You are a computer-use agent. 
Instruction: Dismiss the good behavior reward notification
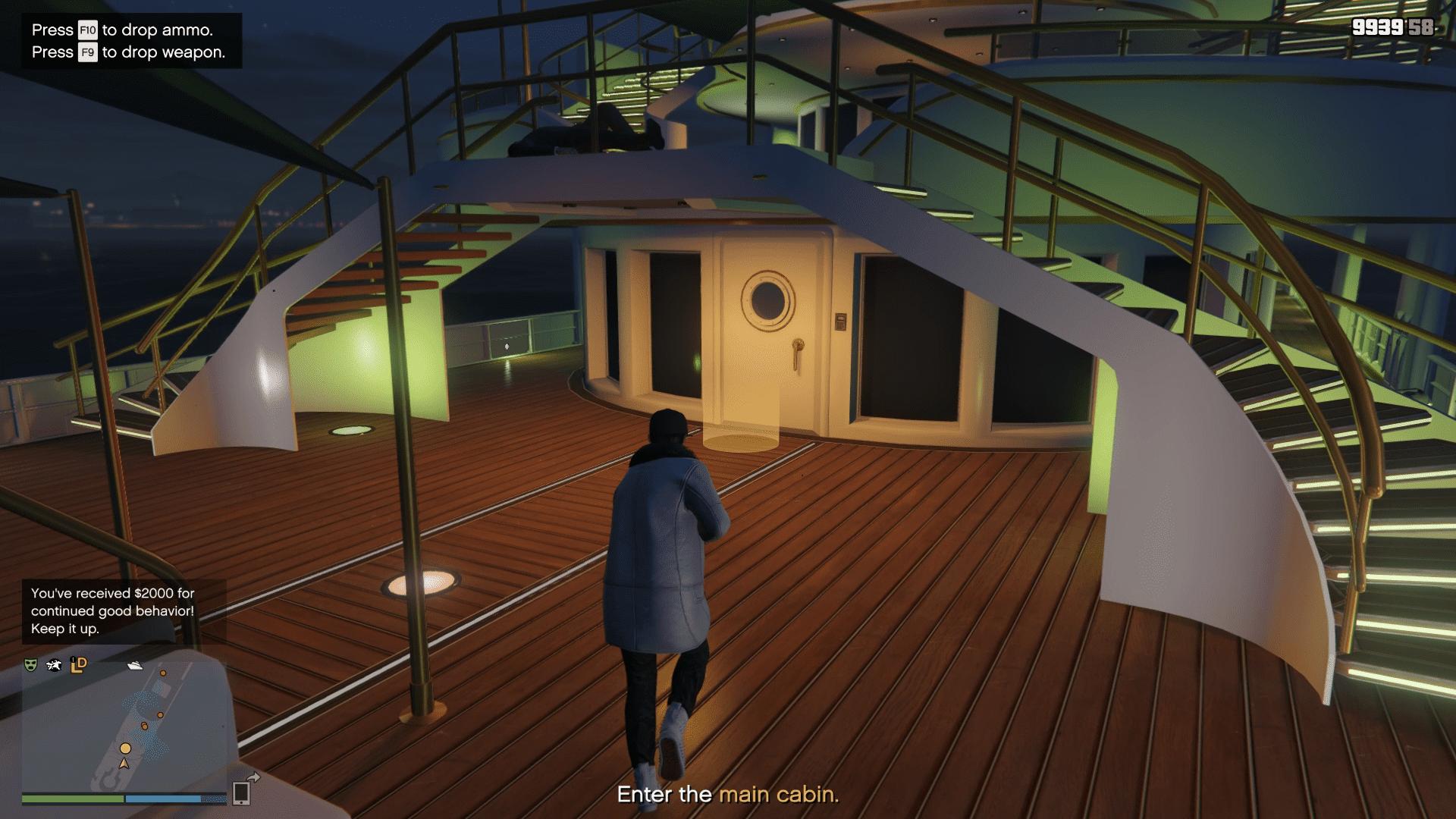pyautogui.click(x=113, y=610)
